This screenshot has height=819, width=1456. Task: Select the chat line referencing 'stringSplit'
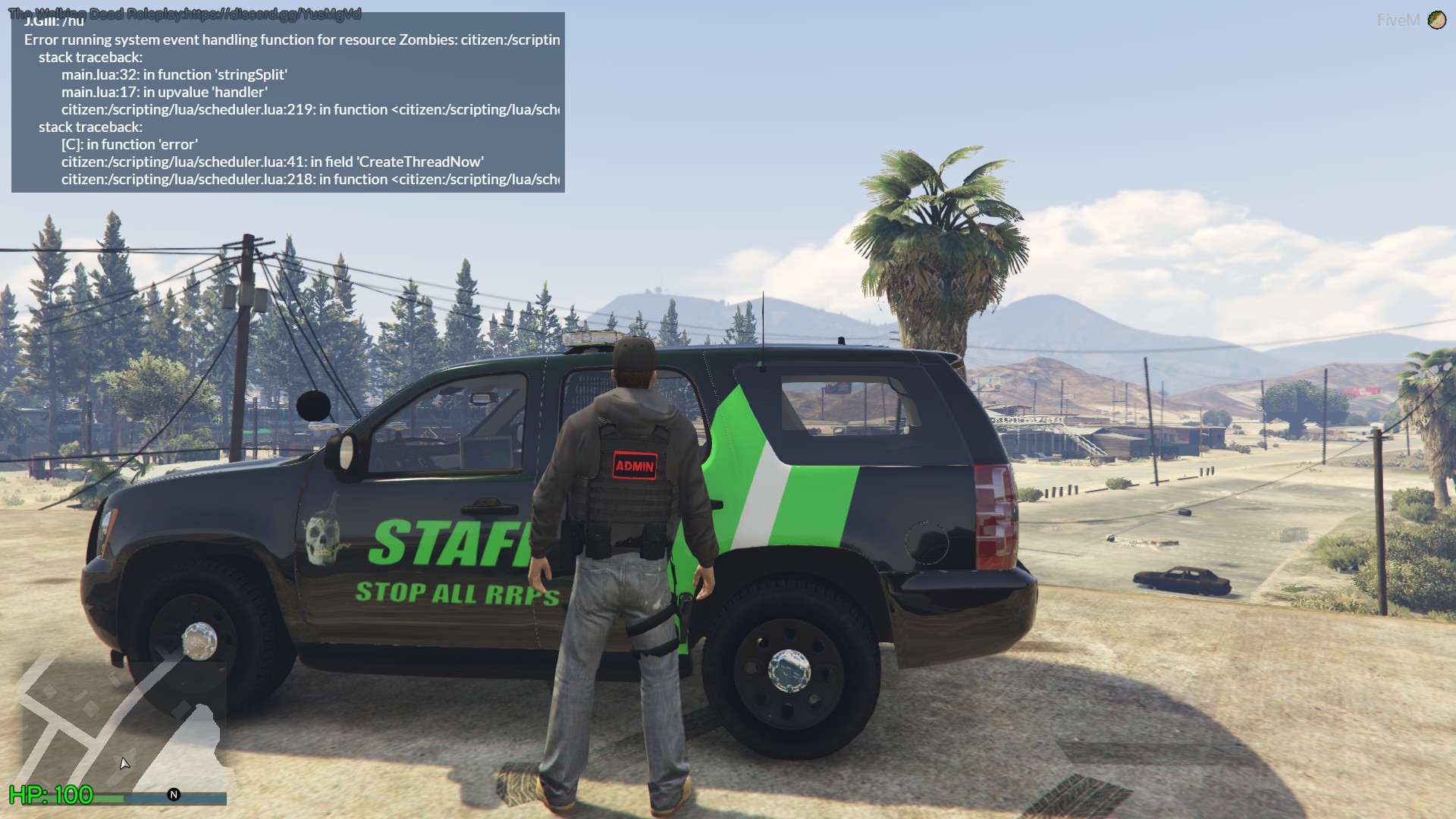coord(174,74)
